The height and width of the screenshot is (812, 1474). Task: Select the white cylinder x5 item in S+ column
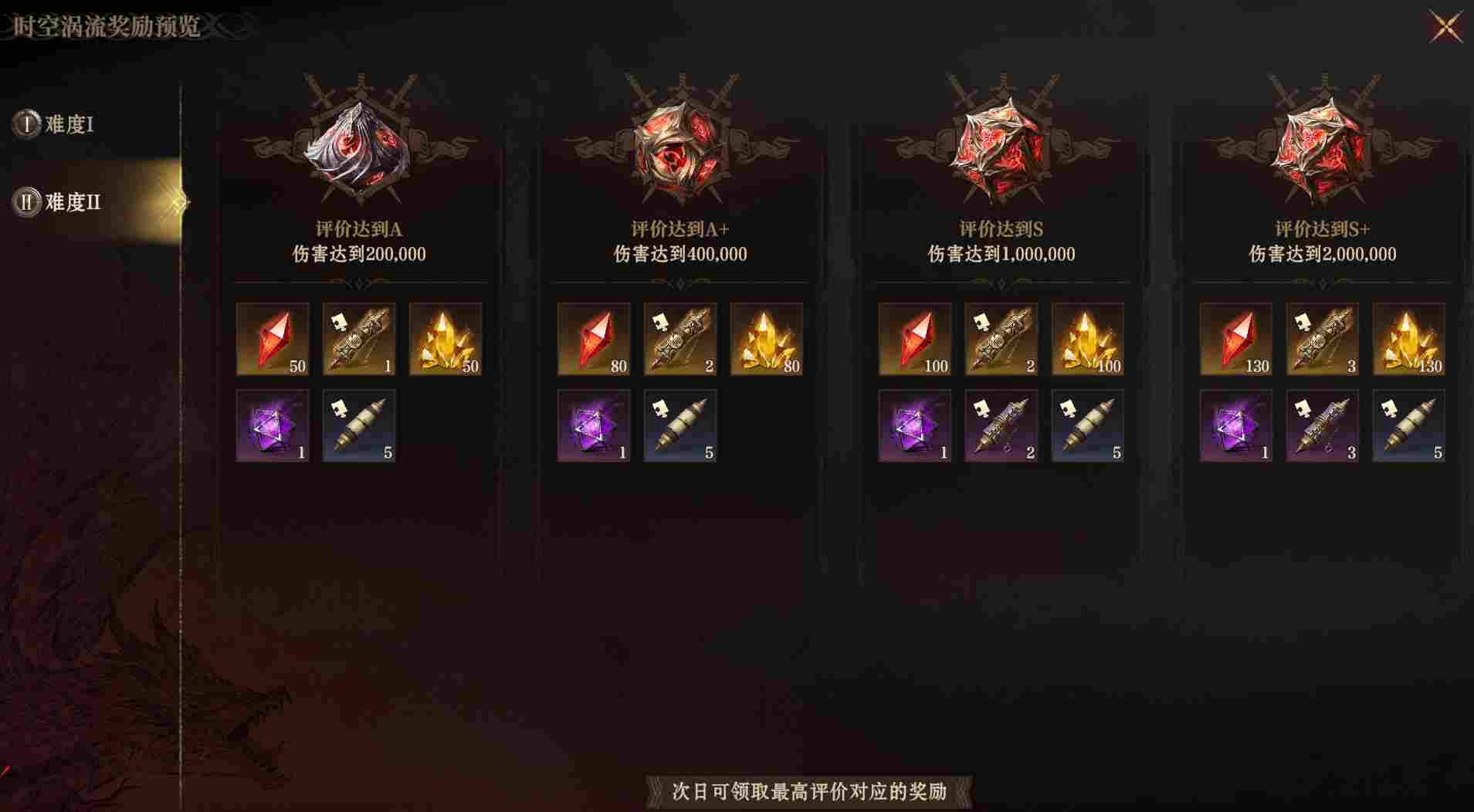1408,425
